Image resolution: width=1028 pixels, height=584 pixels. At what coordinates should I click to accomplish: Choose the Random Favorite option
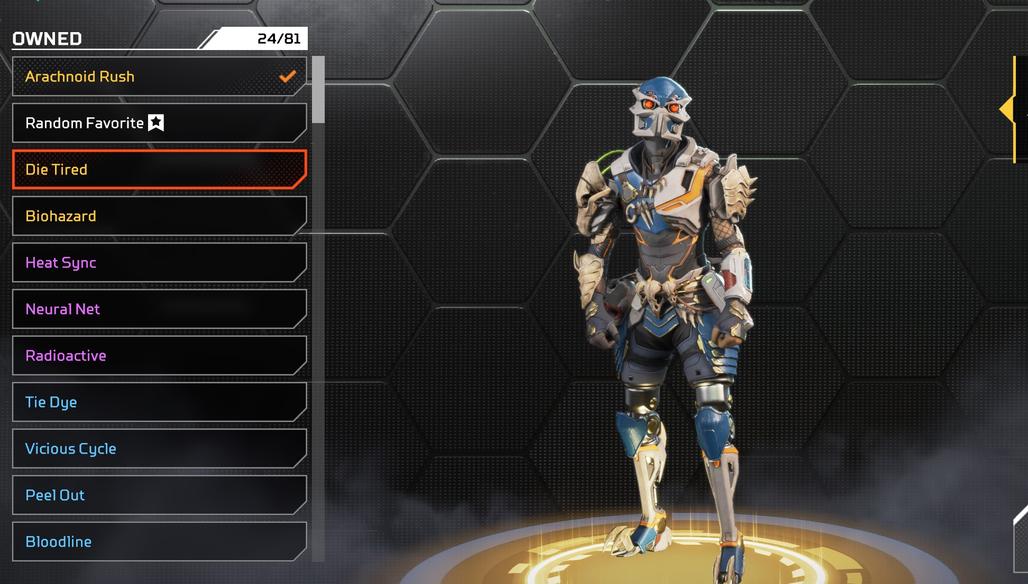click(x=158, y=123)
